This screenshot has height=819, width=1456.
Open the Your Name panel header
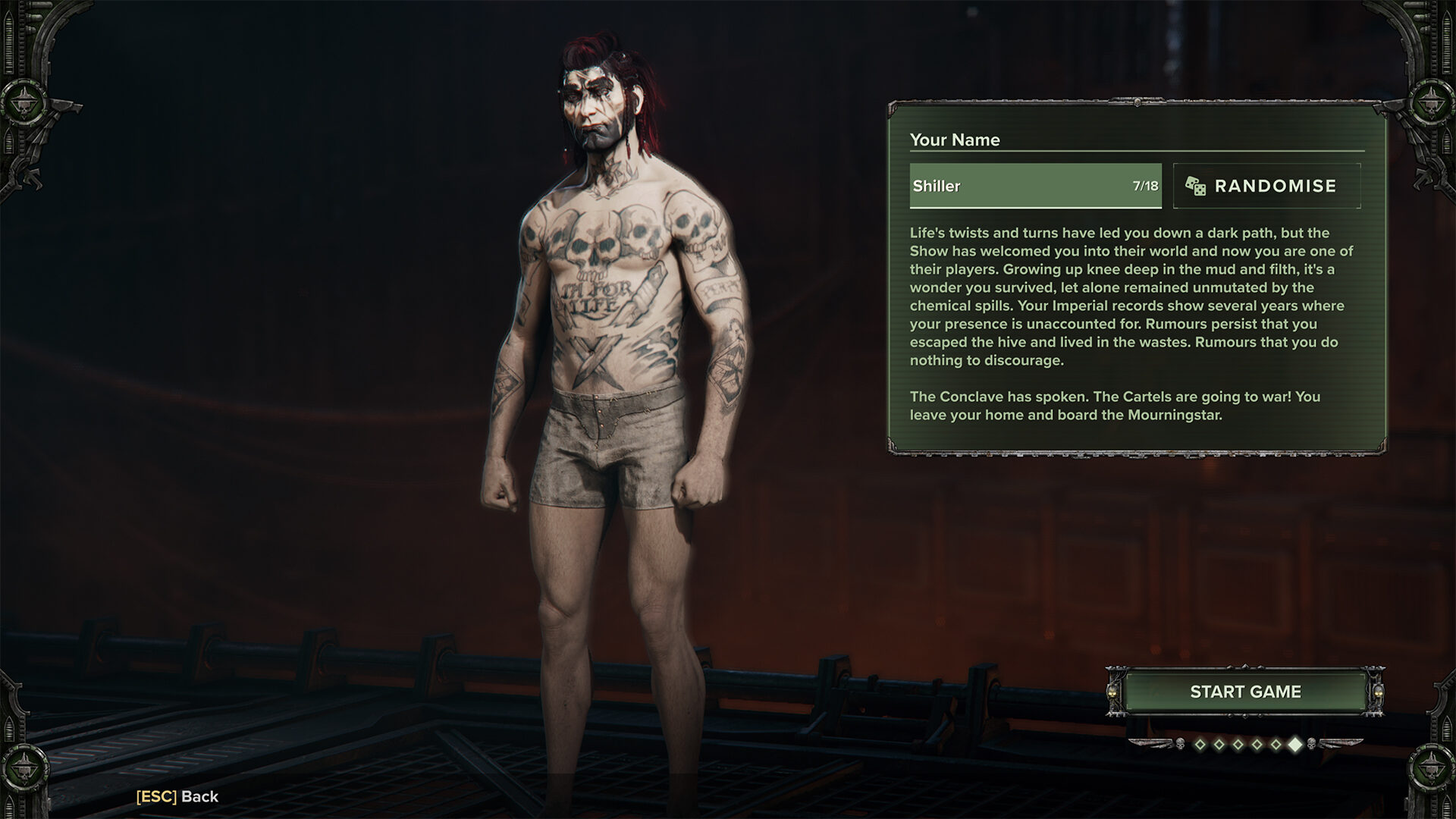point(955,140)
